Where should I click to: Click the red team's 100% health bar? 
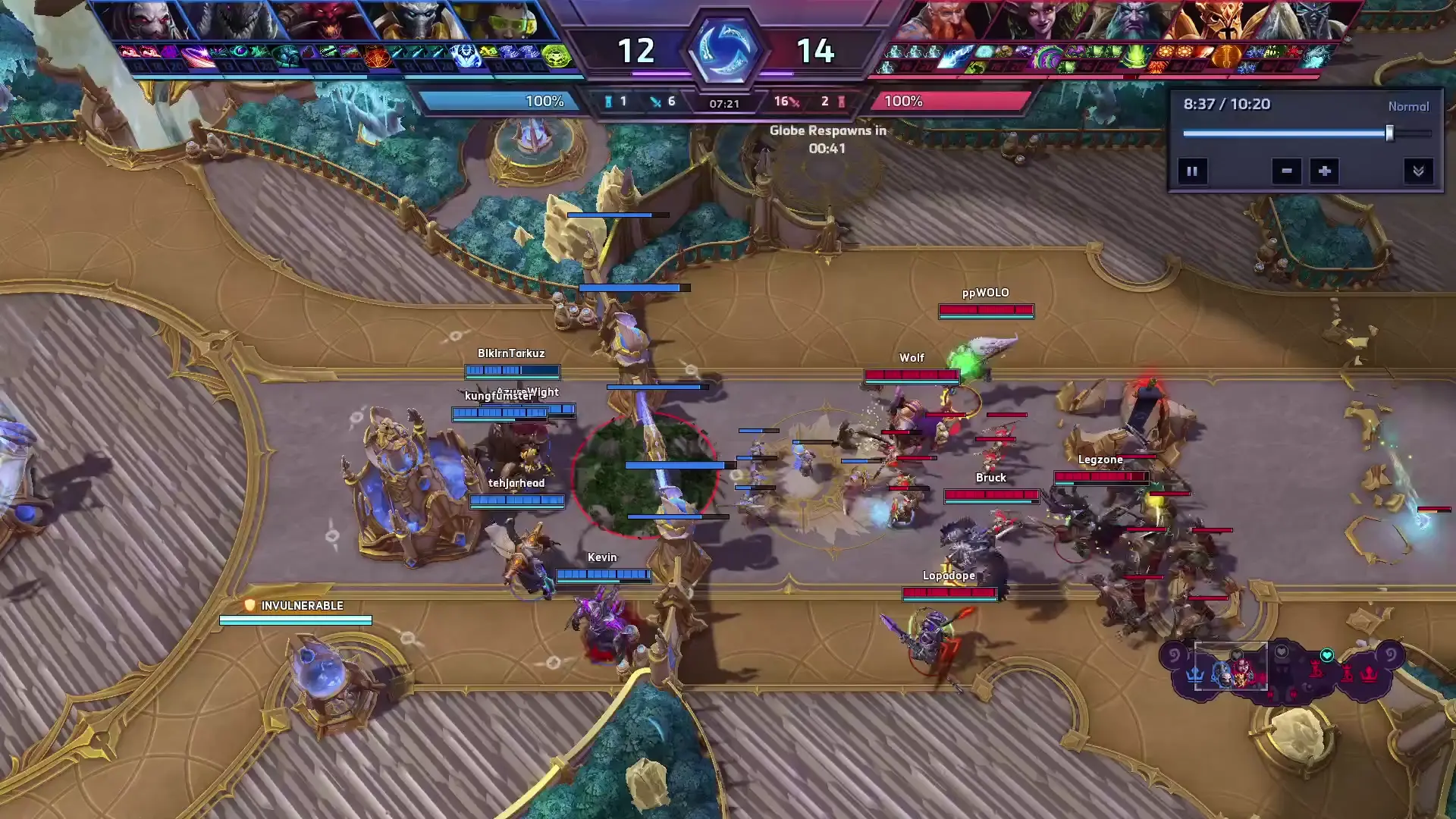(948, 101)
